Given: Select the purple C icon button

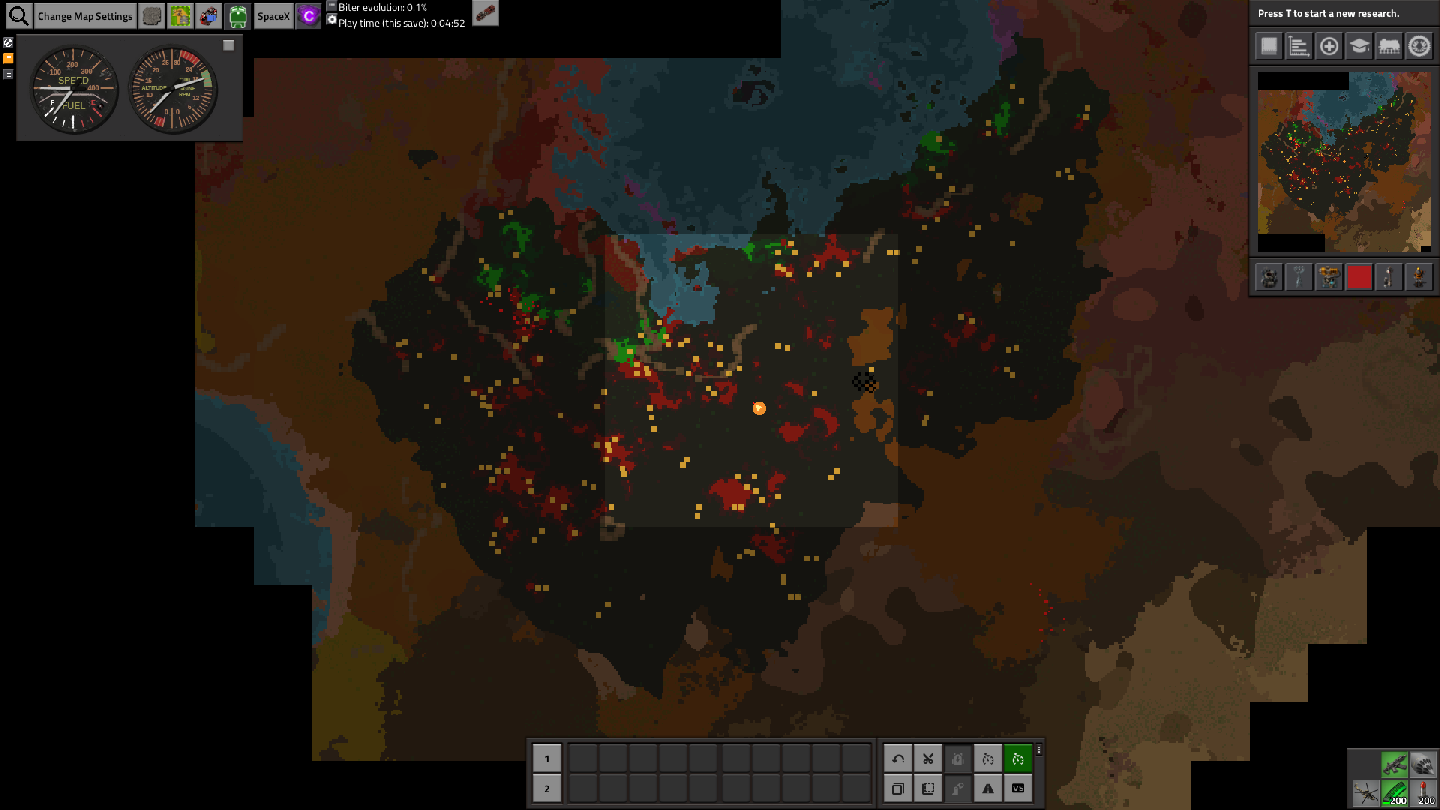Looking at the screenshot, I should click(x=308, y=16).
